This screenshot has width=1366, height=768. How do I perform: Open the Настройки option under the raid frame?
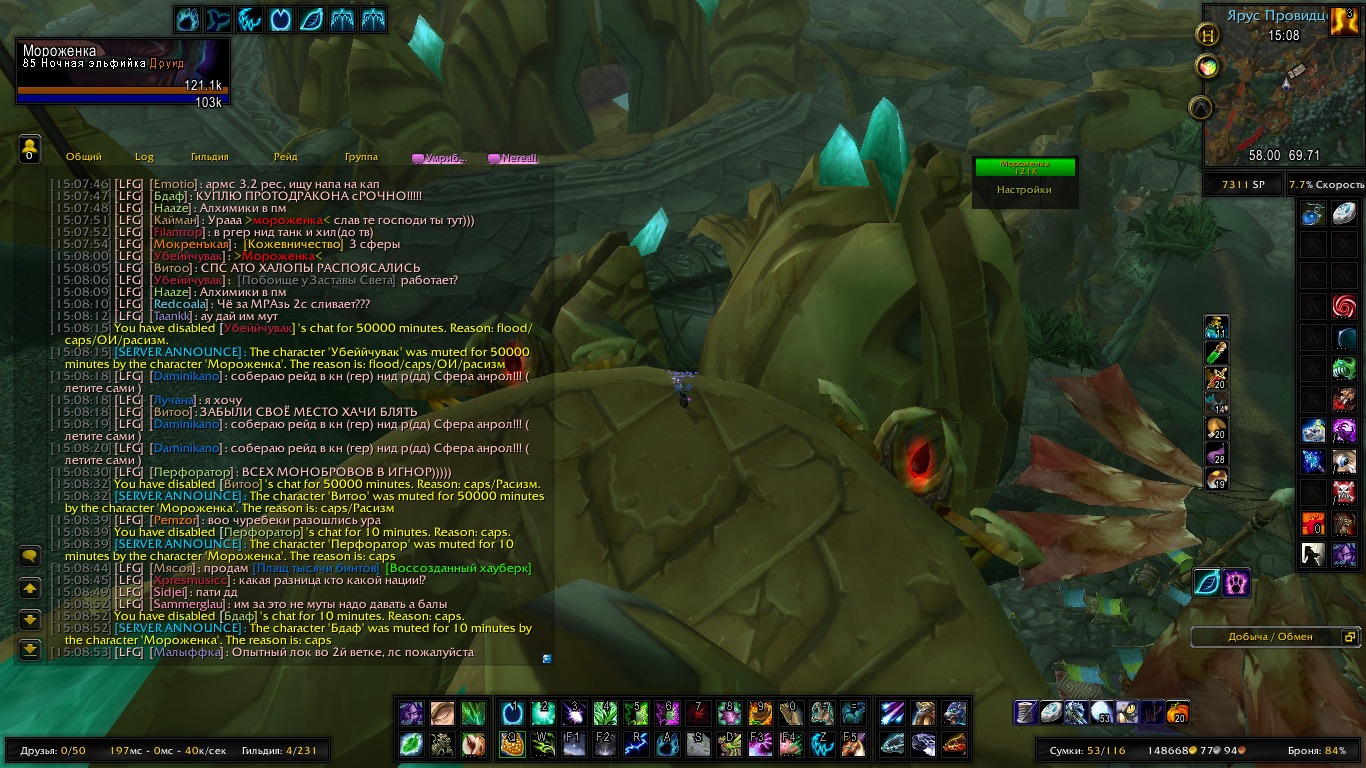(1024, 189)
